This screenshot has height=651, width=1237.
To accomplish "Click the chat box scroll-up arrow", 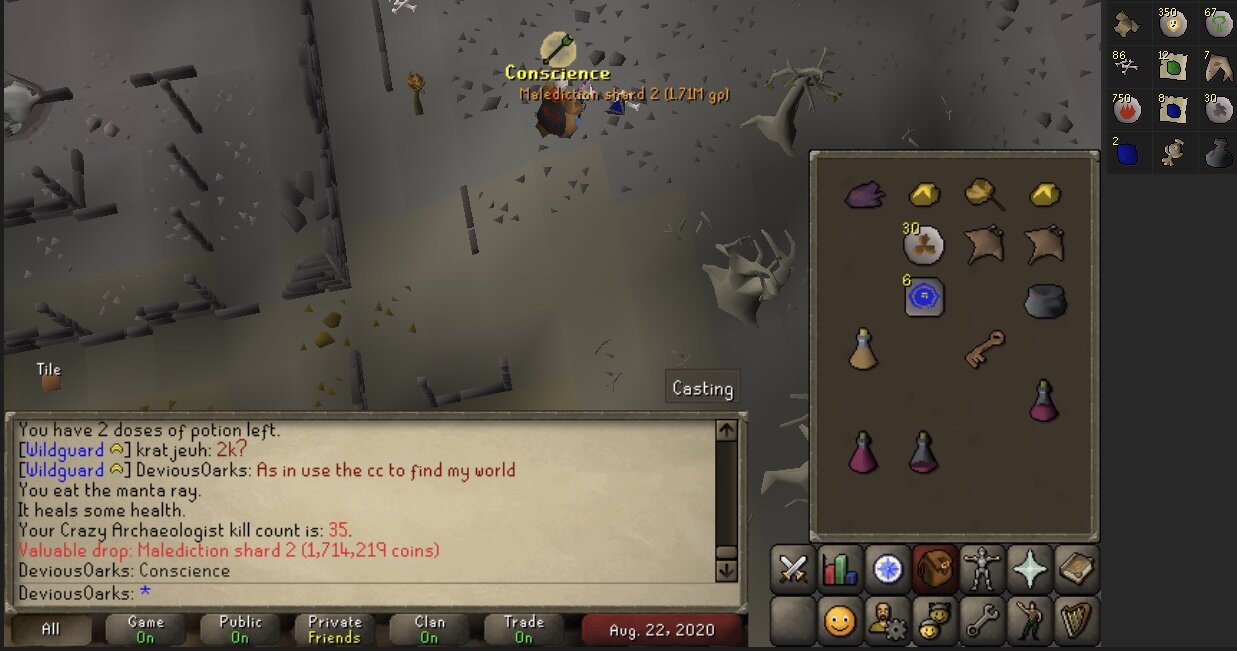I will tap(727, 431).
